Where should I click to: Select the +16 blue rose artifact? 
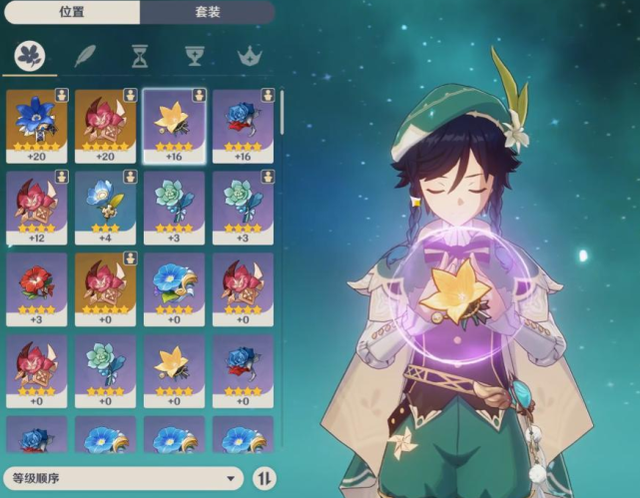pyautogui.click(x=242, y=124)
